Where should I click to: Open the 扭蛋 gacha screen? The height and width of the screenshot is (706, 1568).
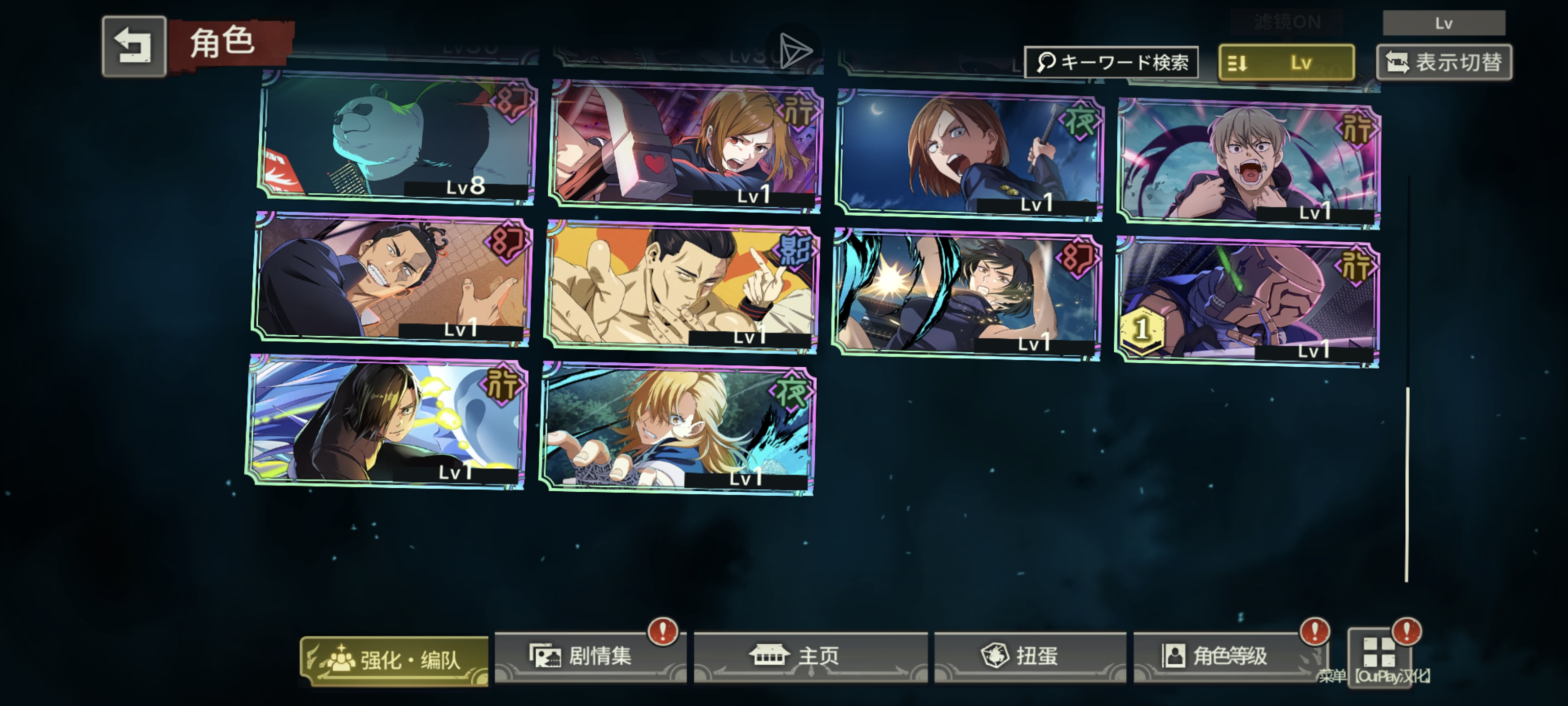[1029, 656]
